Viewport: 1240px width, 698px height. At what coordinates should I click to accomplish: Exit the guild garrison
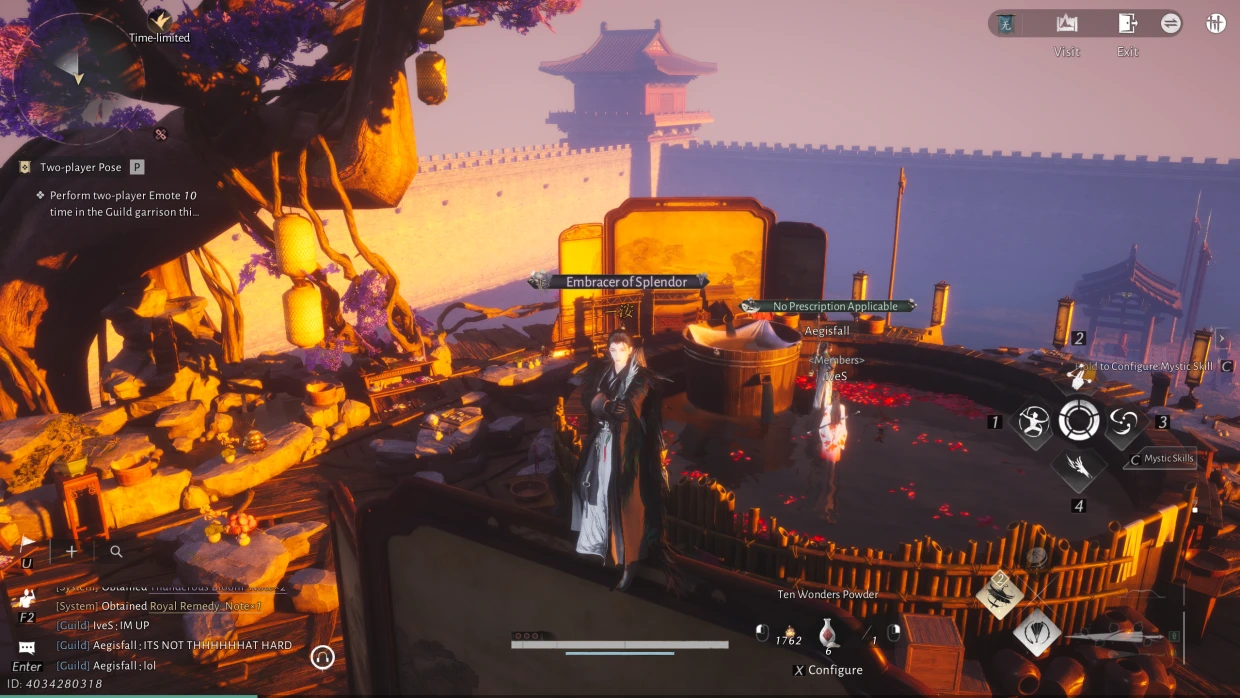(1127, 24)
